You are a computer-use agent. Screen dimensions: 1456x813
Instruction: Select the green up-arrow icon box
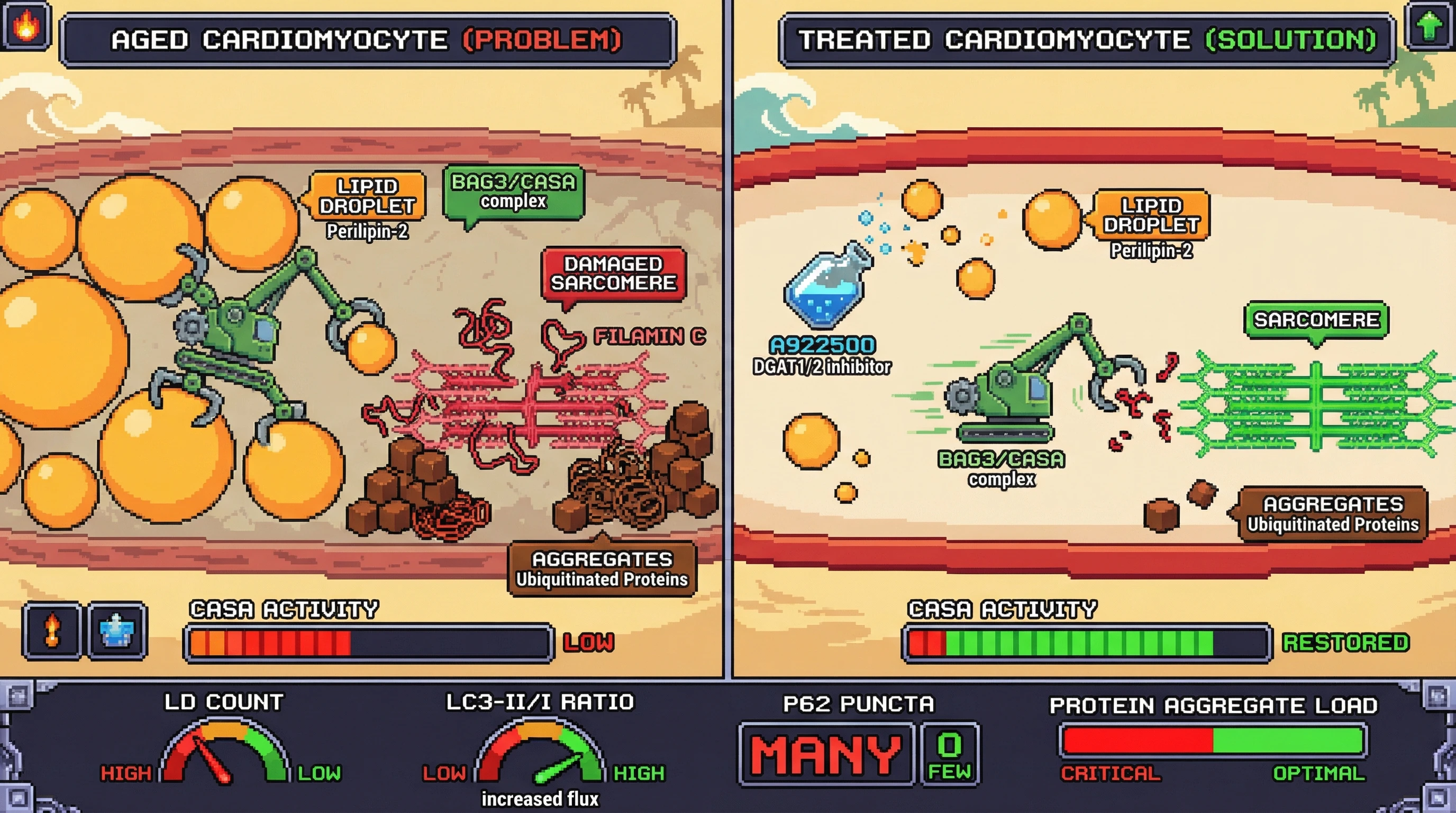1429,26
